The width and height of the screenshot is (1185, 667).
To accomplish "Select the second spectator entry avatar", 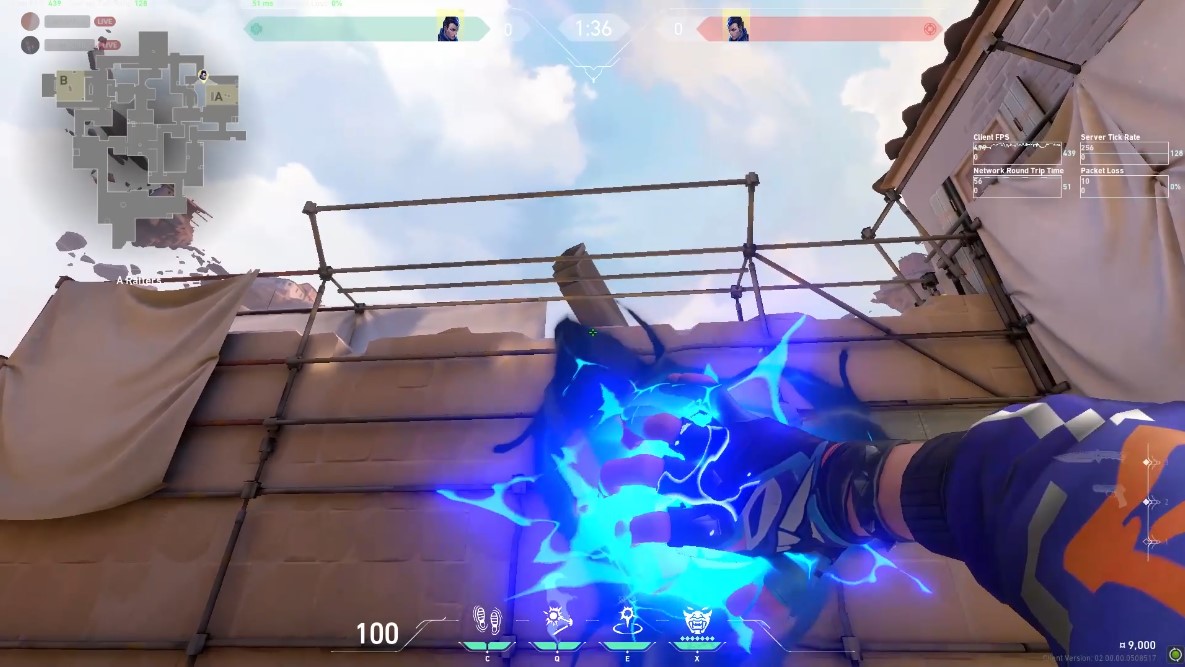I will pyautogui.click(x=30, y=44).
